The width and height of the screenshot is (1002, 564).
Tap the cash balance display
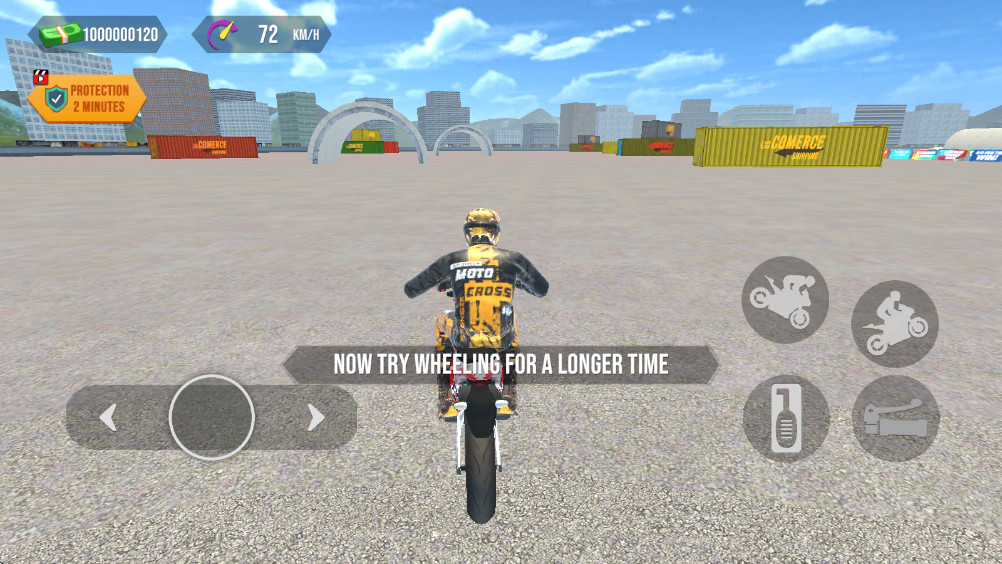[98, 35]
